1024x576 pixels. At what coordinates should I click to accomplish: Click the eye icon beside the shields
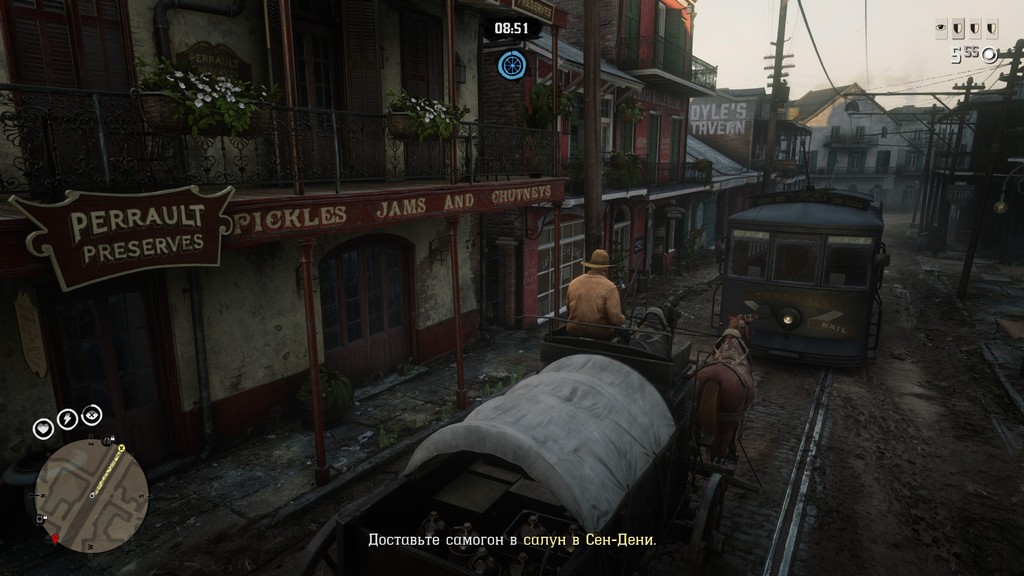[942, 29]
